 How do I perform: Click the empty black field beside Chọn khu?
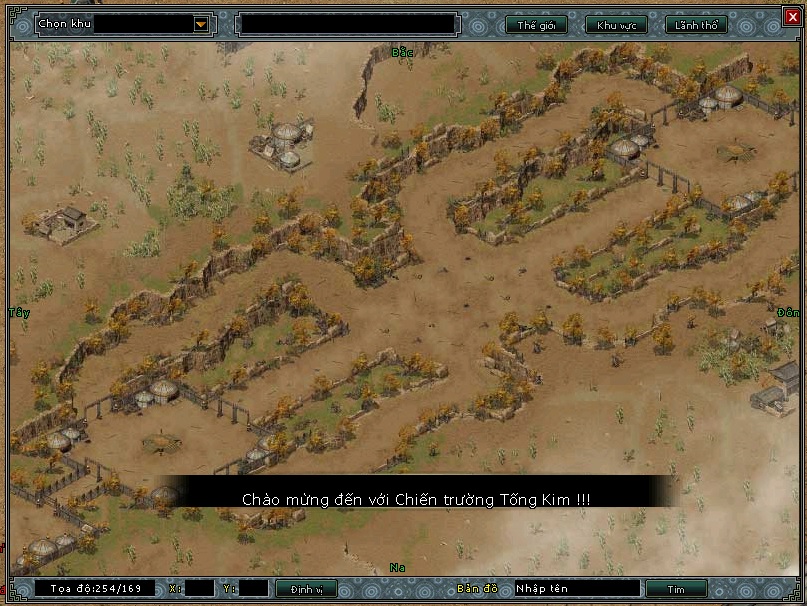(347, 23)
